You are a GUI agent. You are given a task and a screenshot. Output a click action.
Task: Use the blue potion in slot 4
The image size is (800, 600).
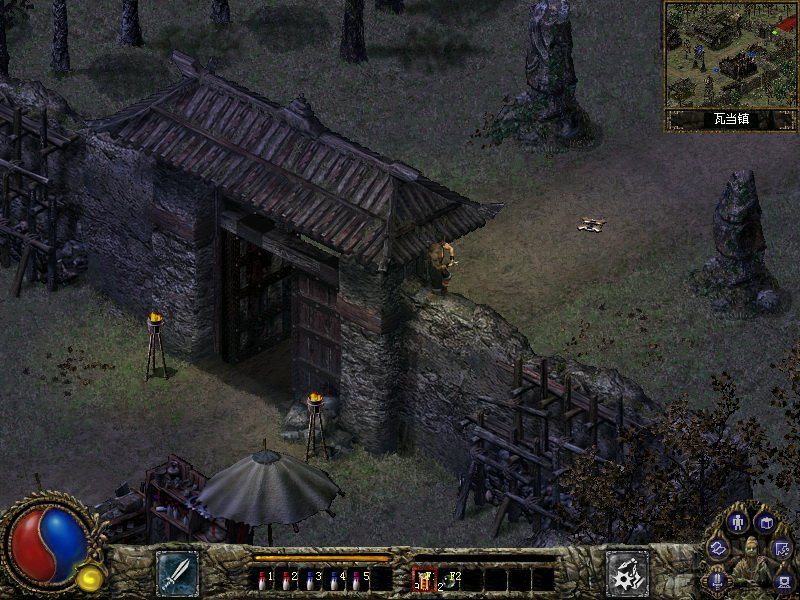pyautogui.click(x=334, y=578)
